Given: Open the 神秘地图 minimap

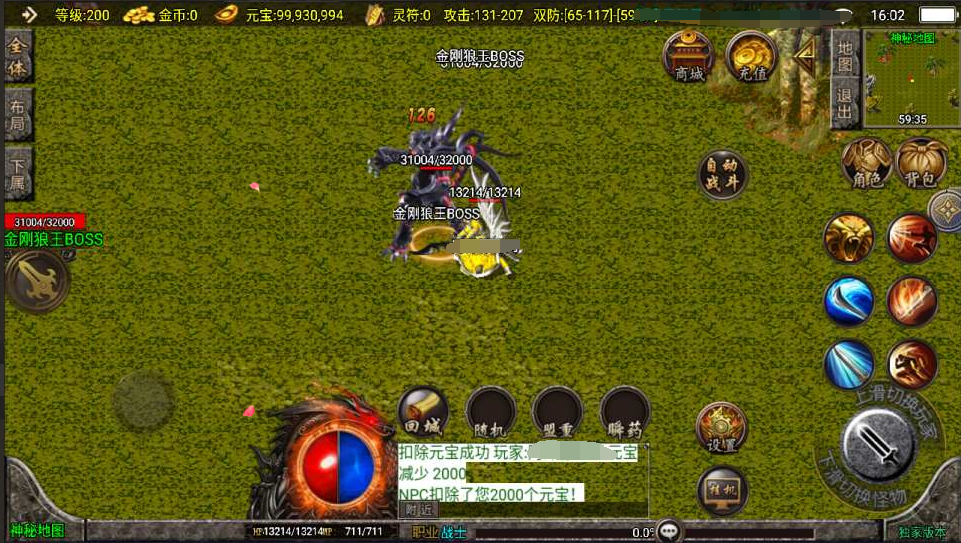Looking at the screenshot, I should point(911,78).
